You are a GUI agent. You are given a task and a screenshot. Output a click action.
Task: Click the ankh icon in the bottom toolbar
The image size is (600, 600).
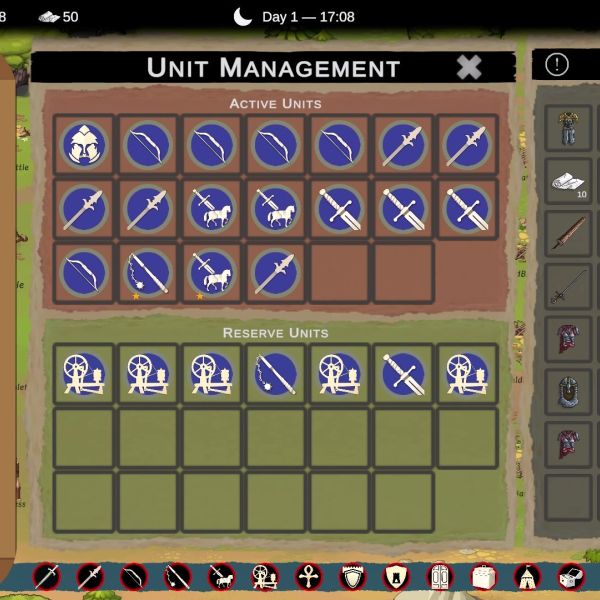point(308,576)
